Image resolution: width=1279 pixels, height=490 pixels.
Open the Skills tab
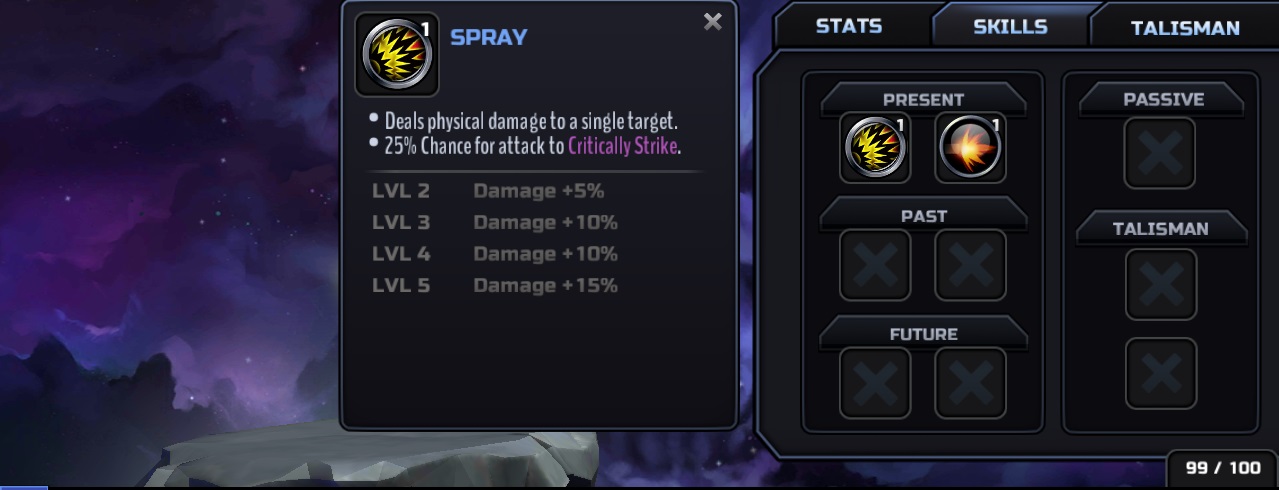tap(1010, 27)
